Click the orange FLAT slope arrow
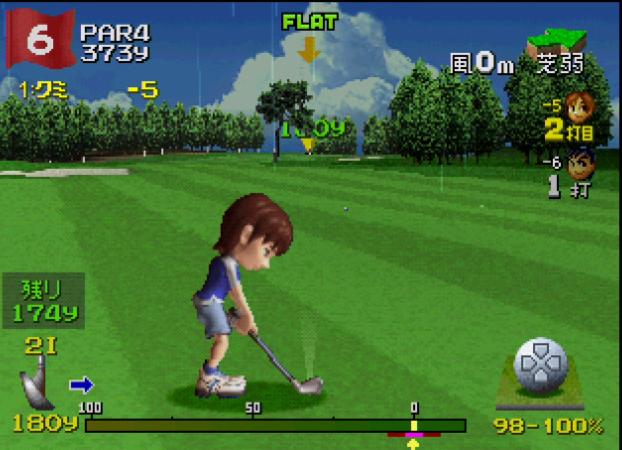The image size is (622, 450). (308, 48)
